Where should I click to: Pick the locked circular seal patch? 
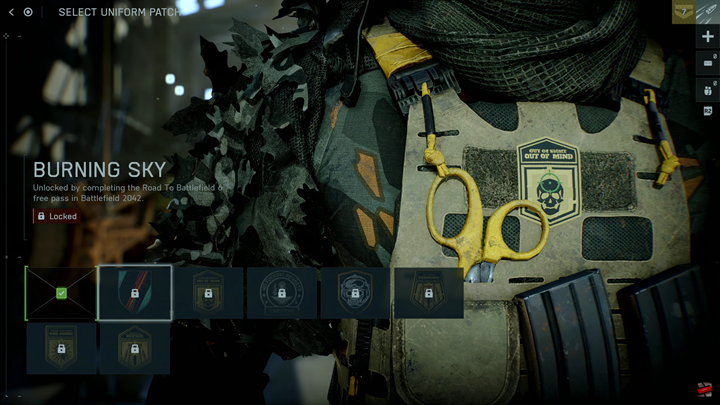[x=282, y=293]
